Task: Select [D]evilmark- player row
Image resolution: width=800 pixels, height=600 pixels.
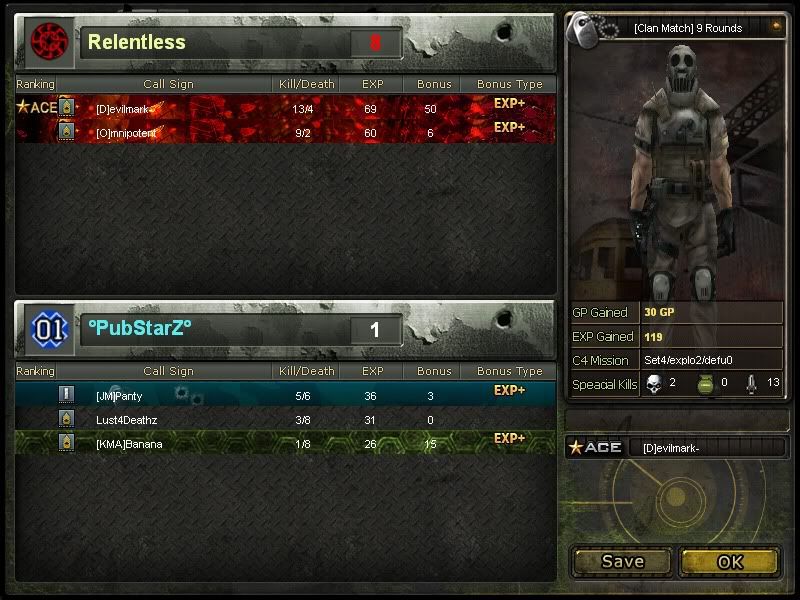Action: click(285, 107)
